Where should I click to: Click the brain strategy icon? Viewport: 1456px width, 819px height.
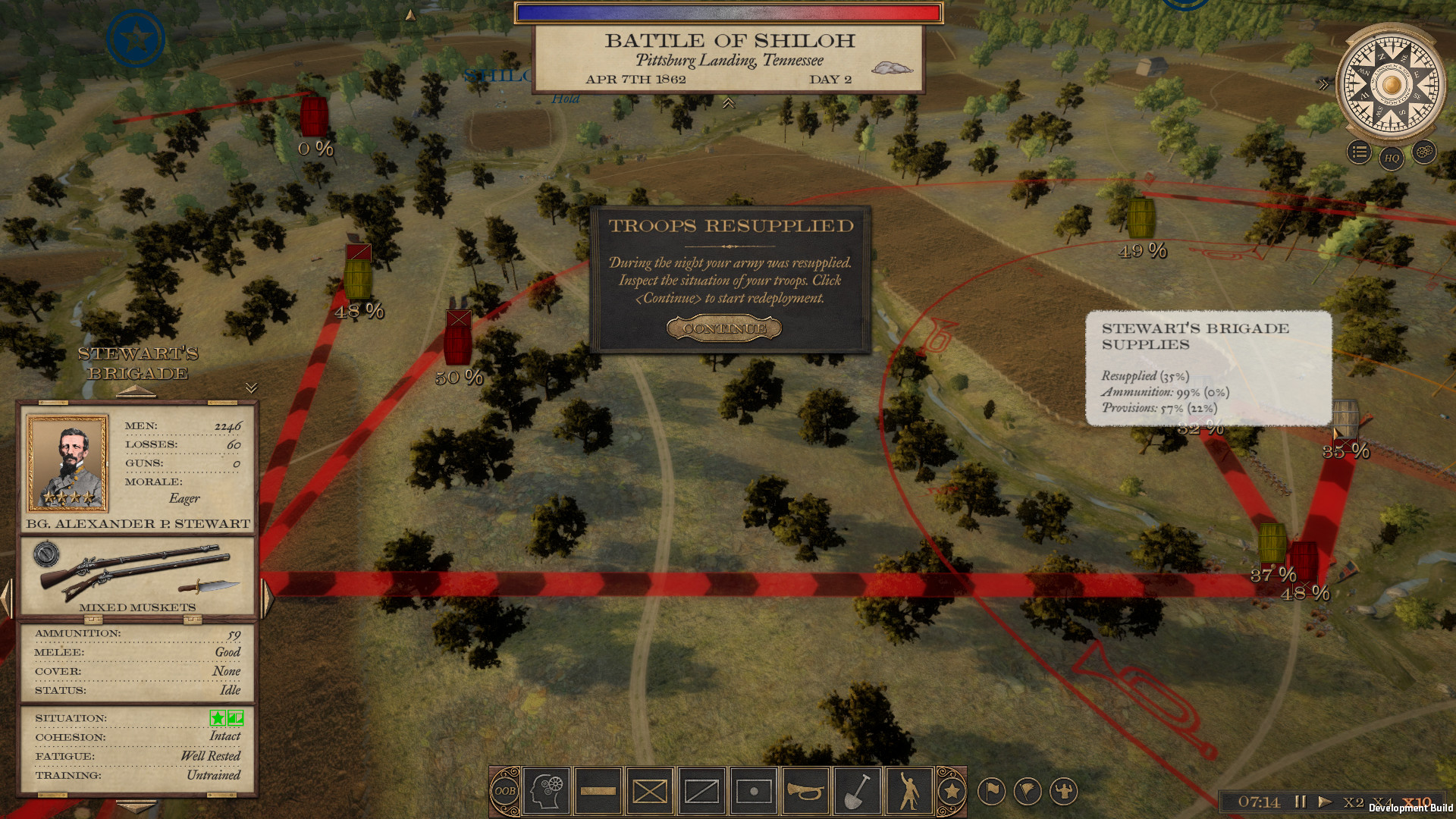548,791
